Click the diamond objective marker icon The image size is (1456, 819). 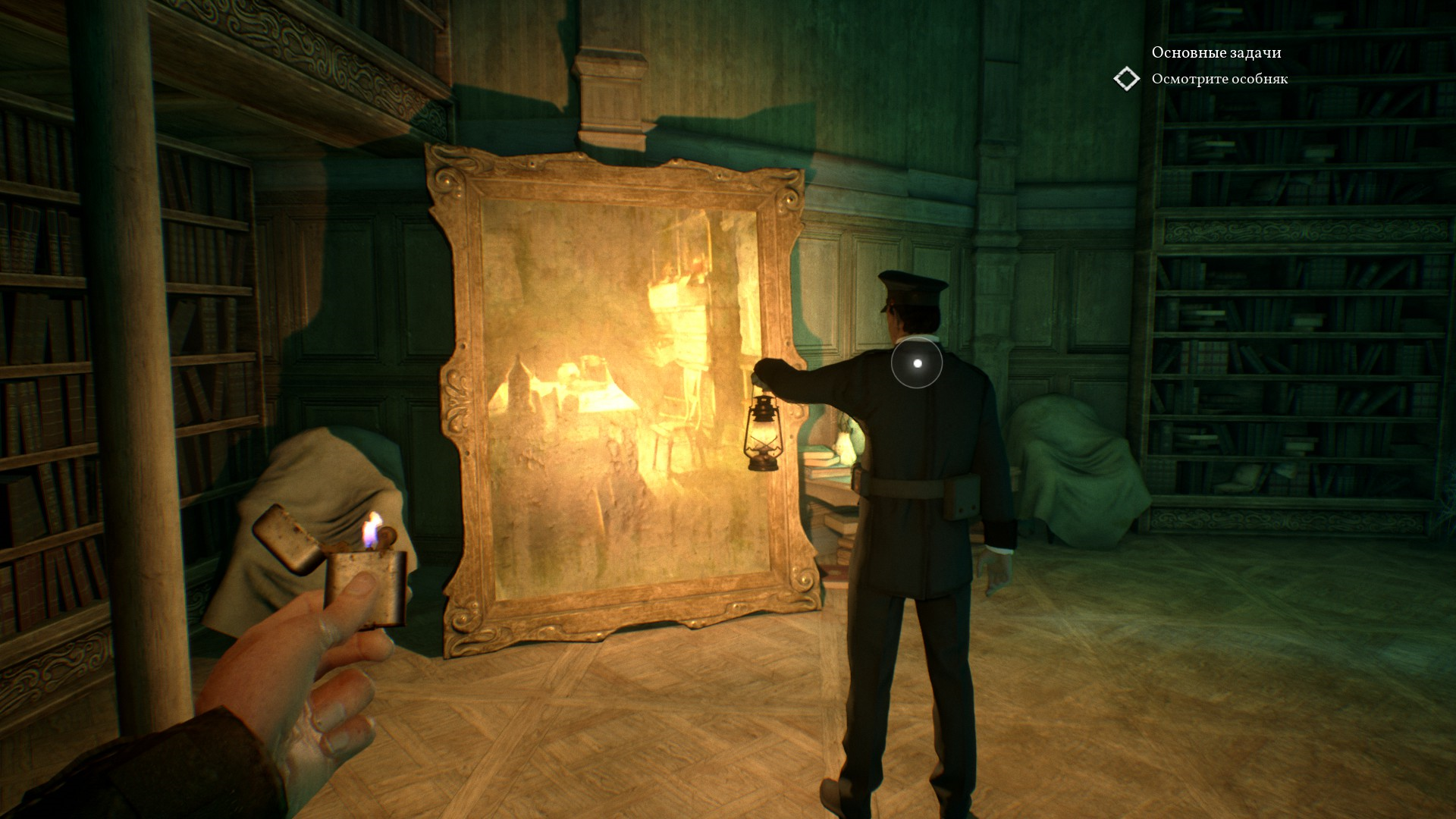point(1127,79)
